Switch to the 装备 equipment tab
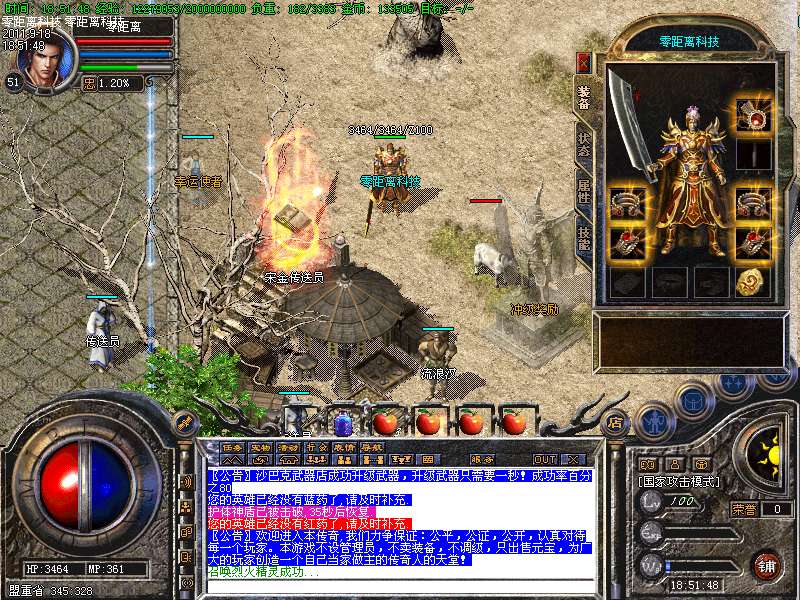 (584, 96)
